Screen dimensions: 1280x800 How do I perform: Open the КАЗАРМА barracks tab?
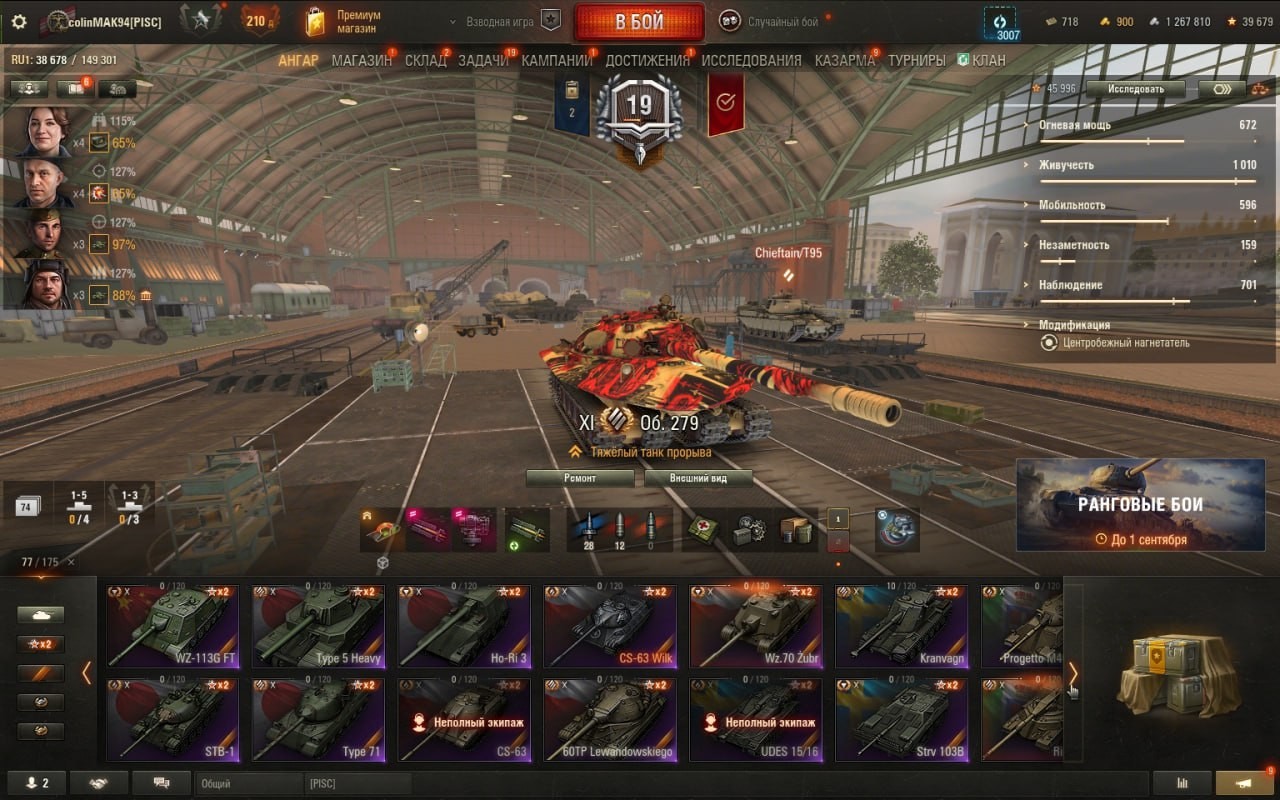(x=844, y=60)
